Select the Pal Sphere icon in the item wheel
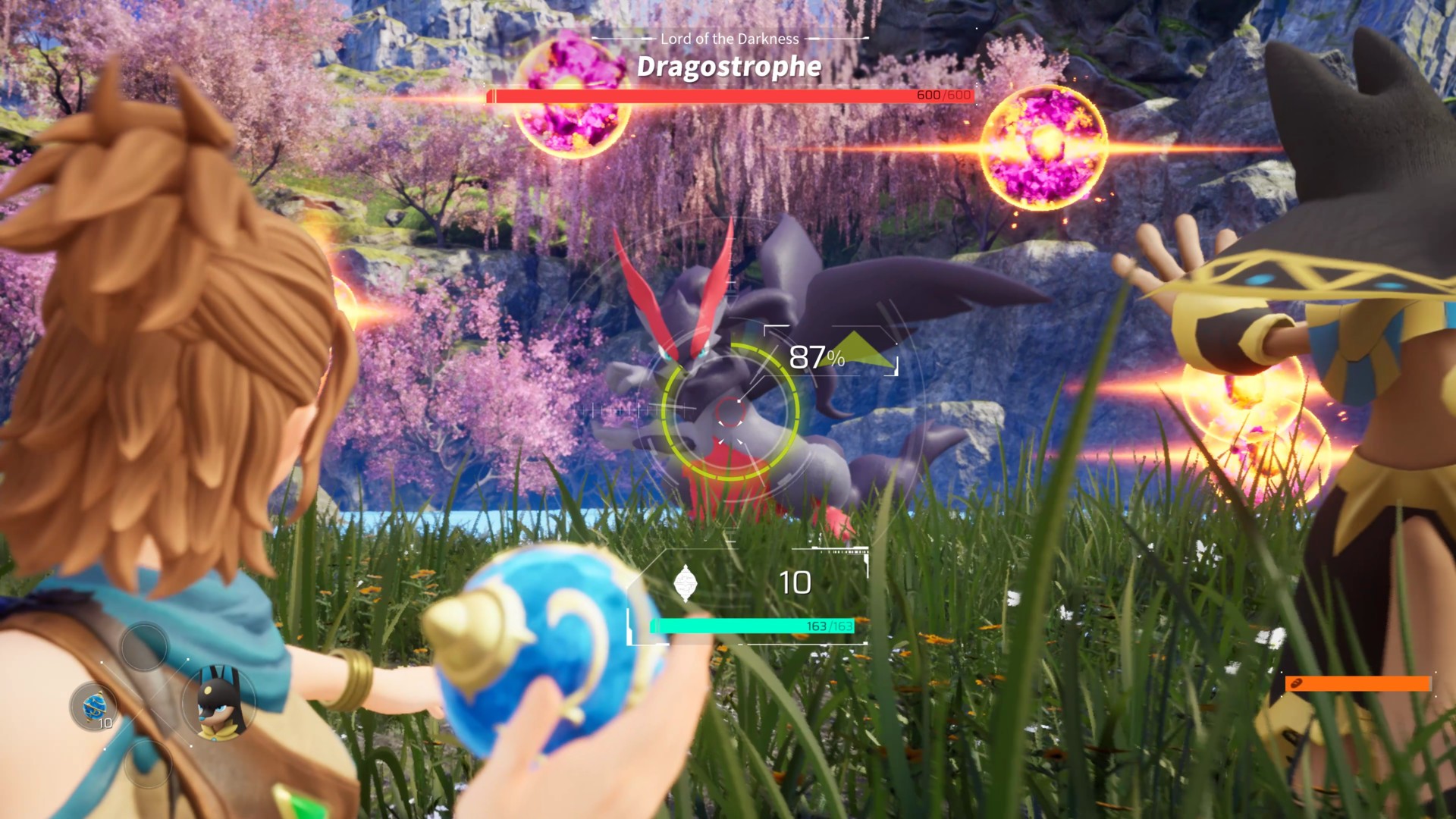The height and width of the screenshot is (819, 1456). (x=93, y=705)
